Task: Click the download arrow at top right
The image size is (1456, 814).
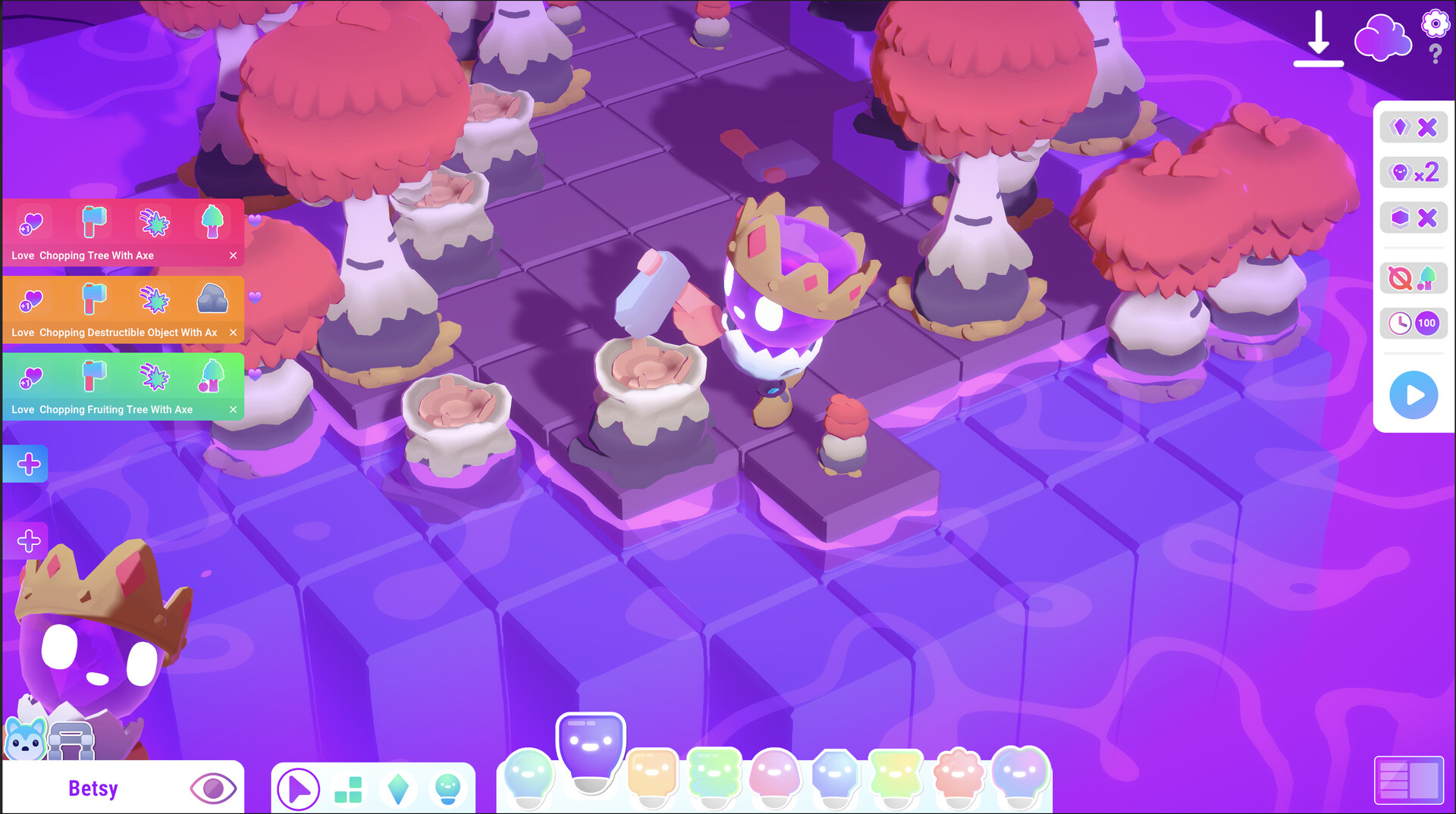Action: 1318,36
